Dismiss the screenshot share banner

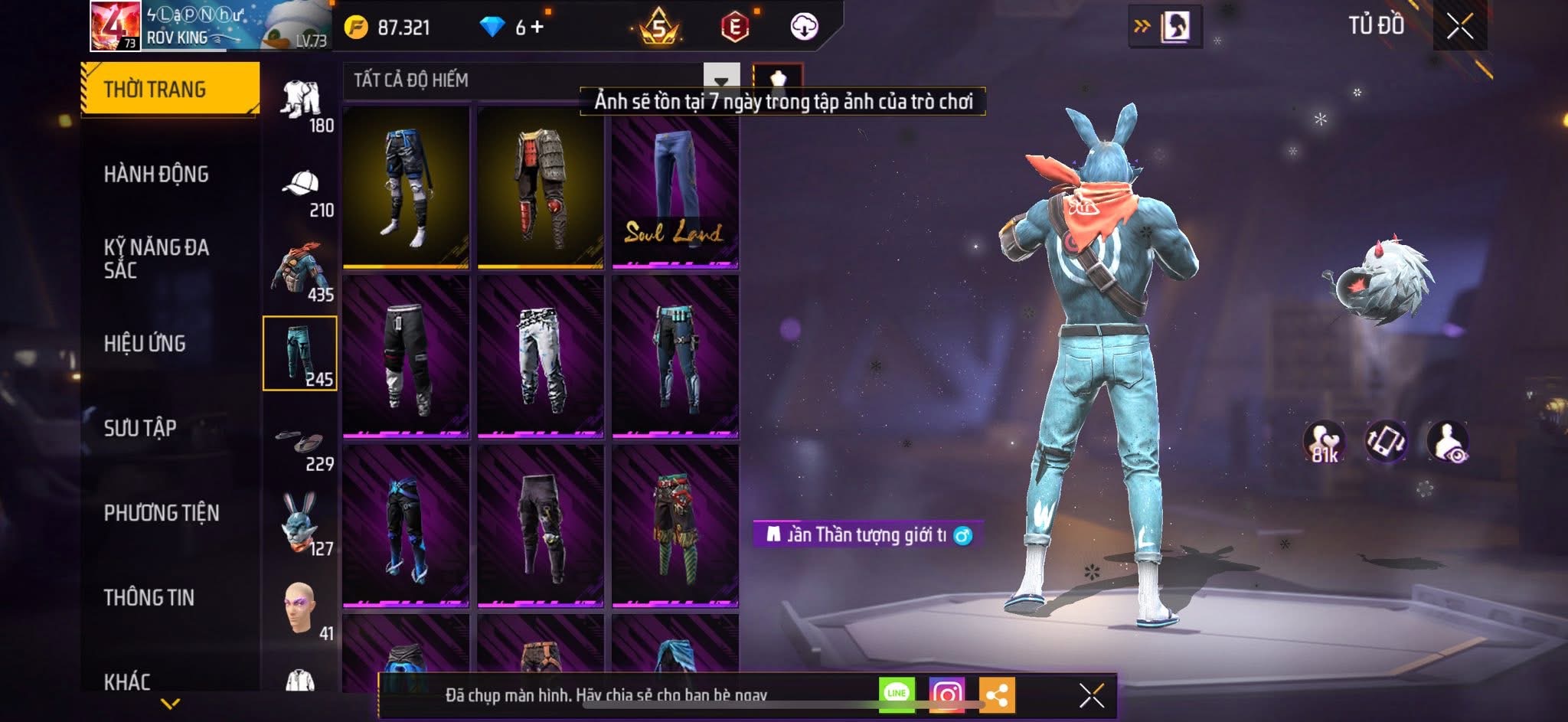1091,696
